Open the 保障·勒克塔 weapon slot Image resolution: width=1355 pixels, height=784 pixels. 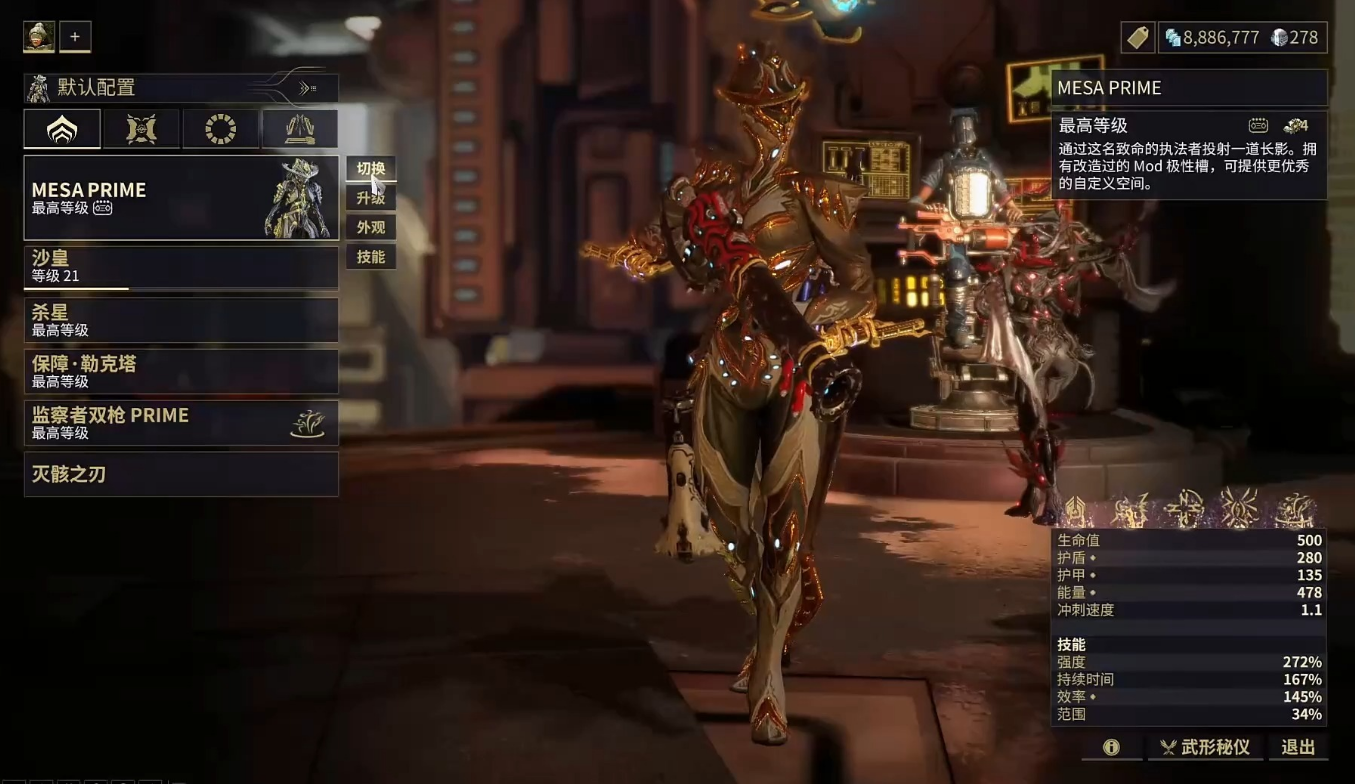tap(181, 371)
